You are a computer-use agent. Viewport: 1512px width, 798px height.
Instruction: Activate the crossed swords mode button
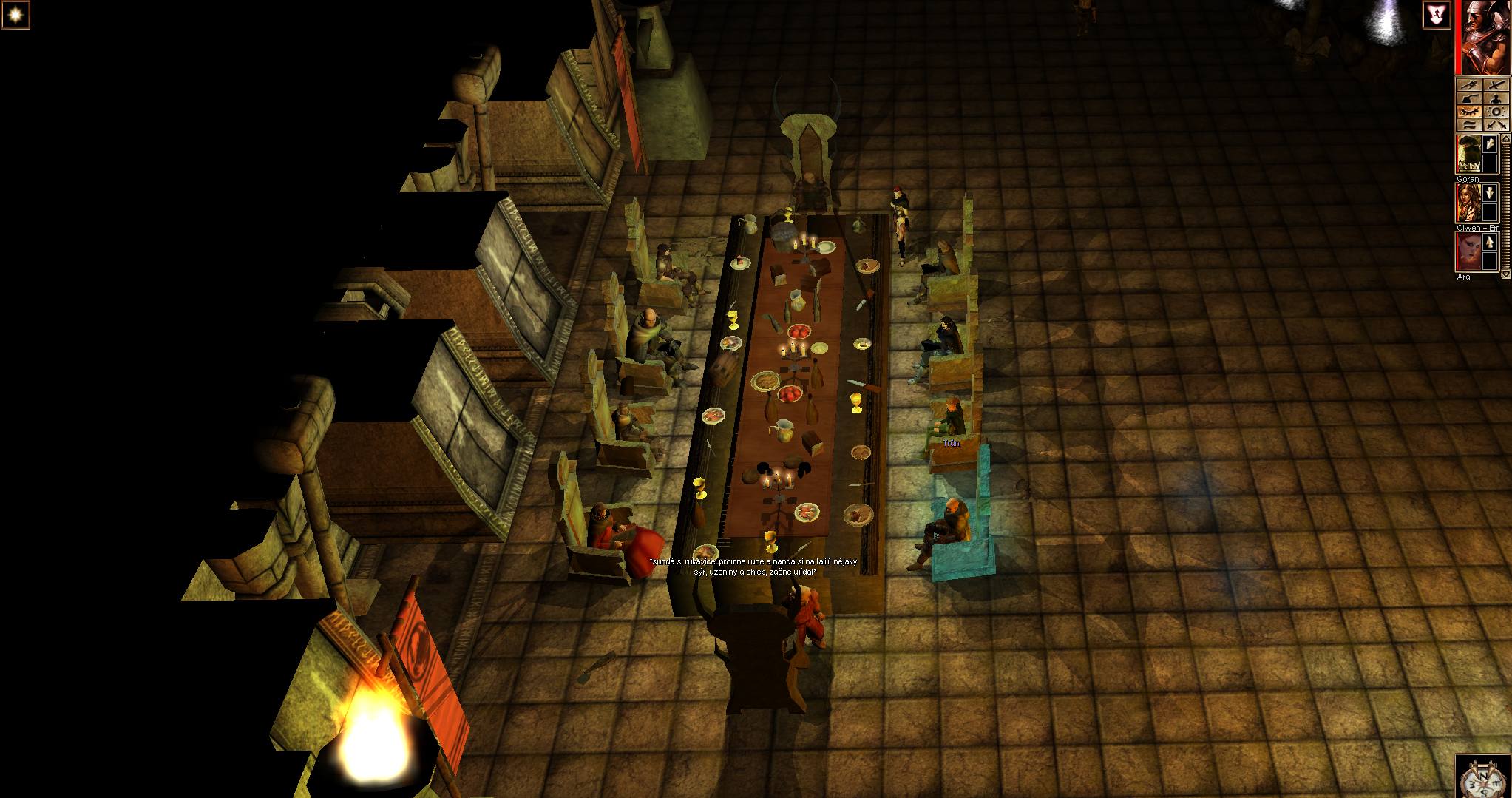point(1496,125)
